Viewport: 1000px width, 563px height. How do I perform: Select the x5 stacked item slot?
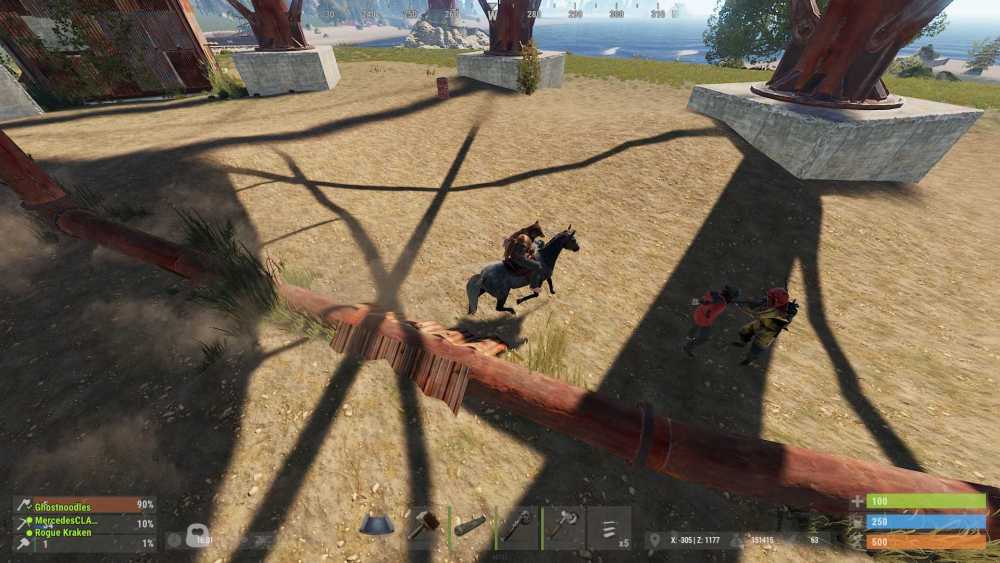(609, 527)
